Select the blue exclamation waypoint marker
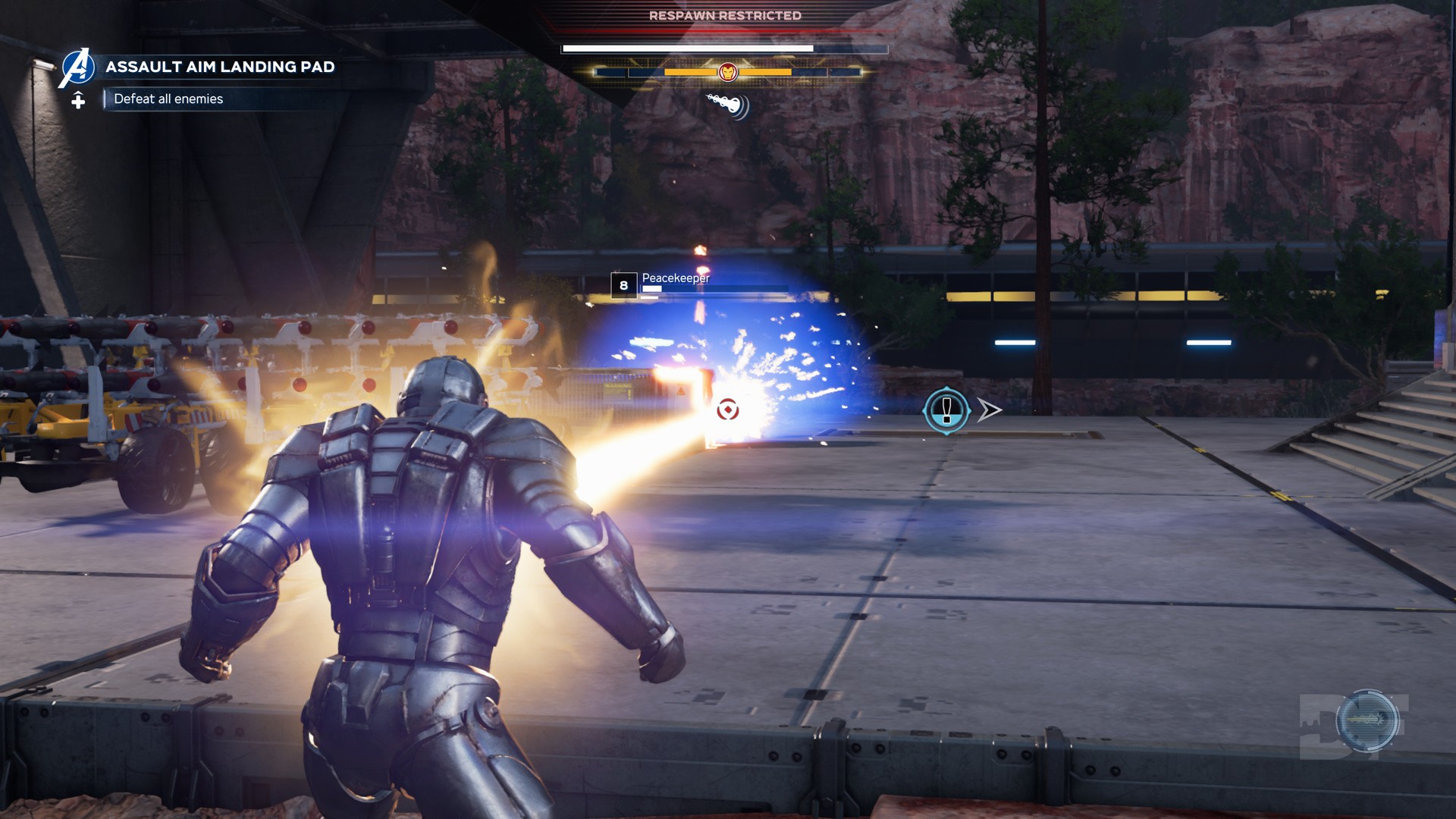The image size is (1456, 819). [945, 409]
